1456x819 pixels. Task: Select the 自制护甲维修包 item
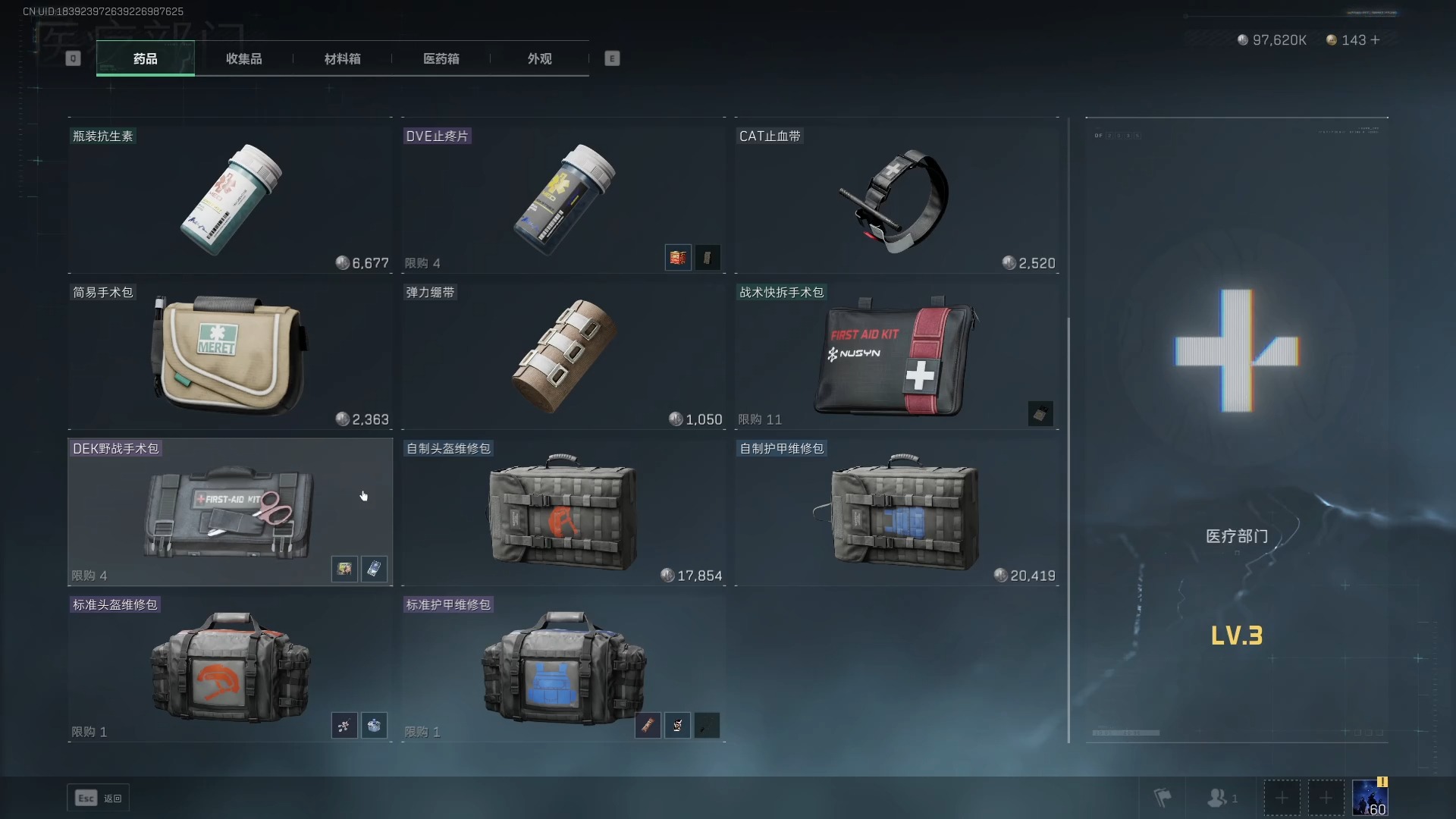click(896, 511)
